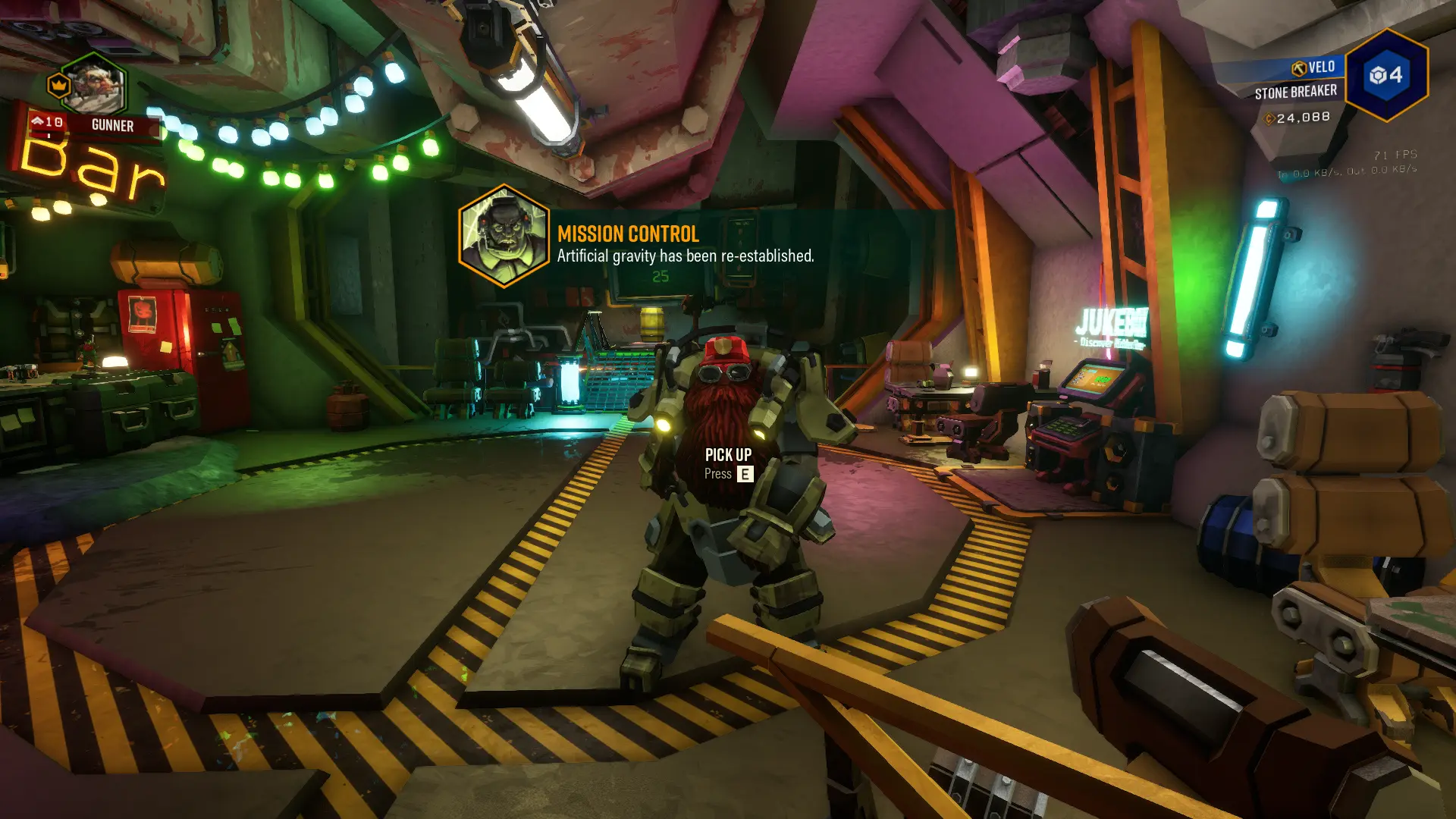
Task: Click the Mission Control speaker portrait
Action: (504, 236)
